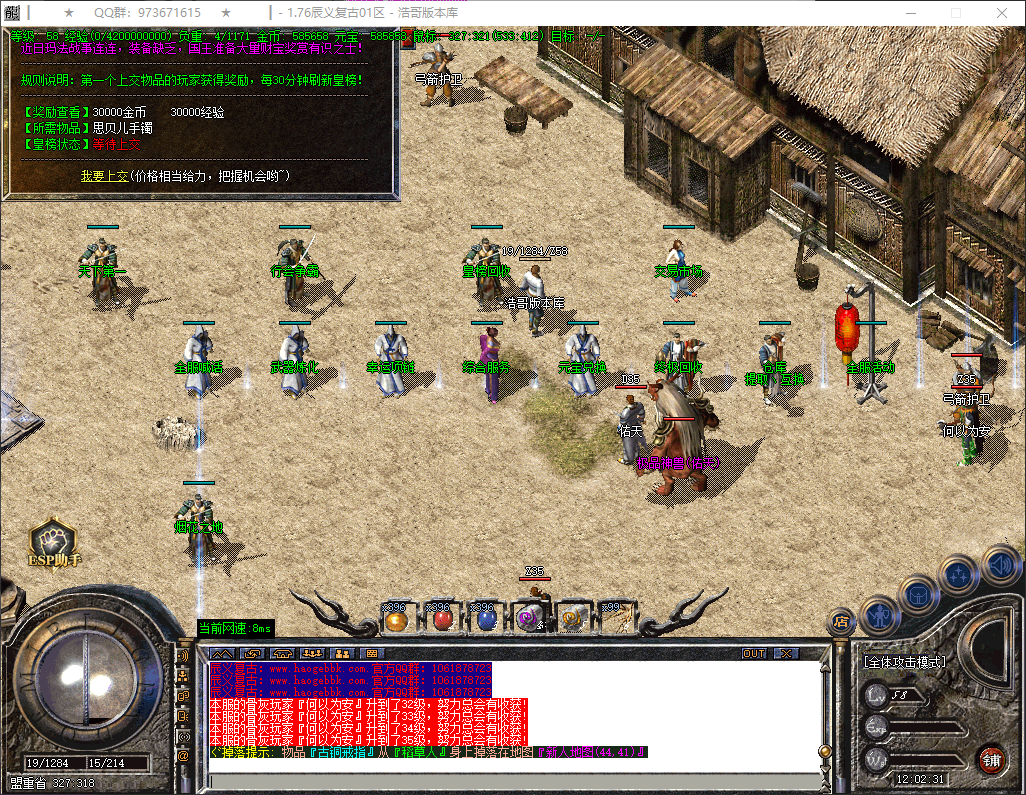Change the 全体攻击模式 attack mode
Screen dimensions: 1026x795
905,662
